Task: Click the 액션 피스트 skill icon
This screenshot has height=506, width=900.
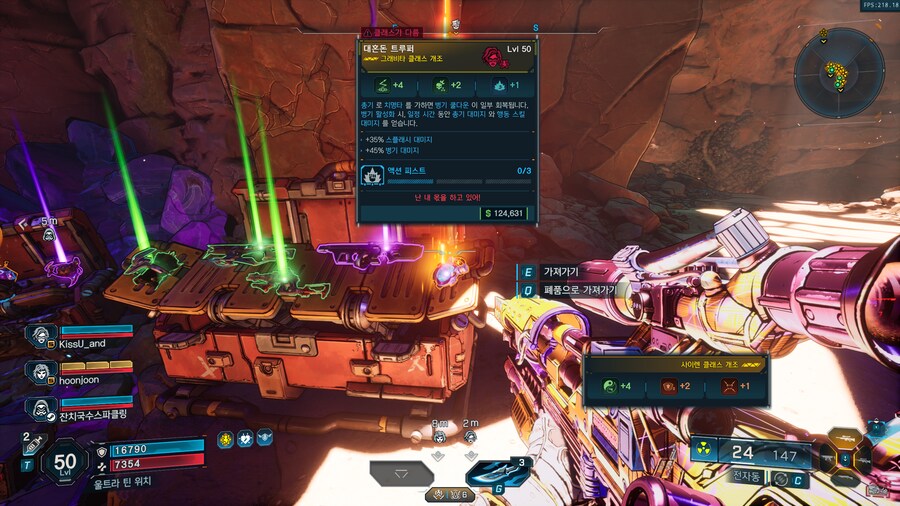Action: 372,176
